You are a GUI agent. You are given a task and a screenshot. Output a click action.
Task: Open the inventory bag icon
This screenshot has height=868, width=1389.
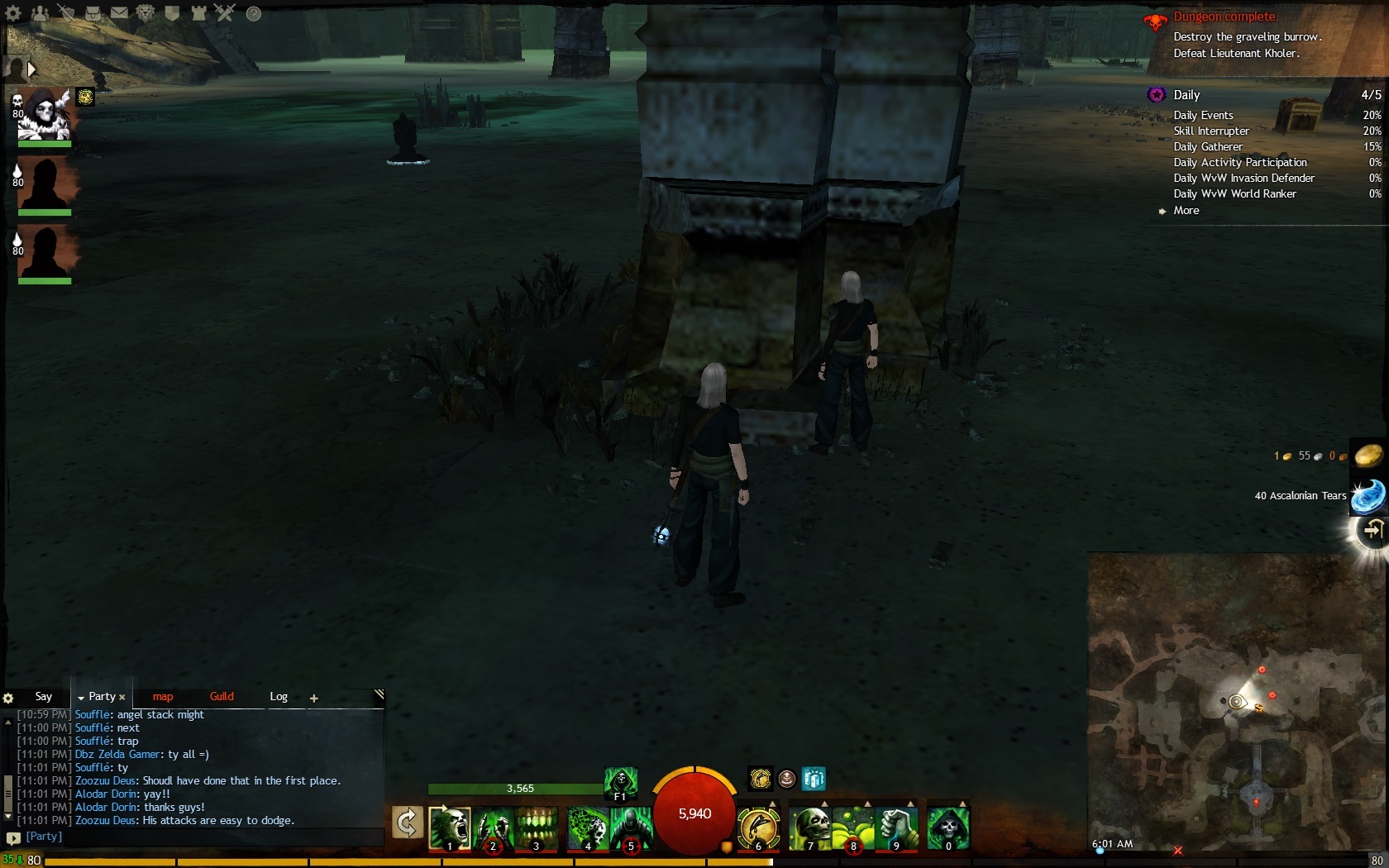(x=93, y=13)
